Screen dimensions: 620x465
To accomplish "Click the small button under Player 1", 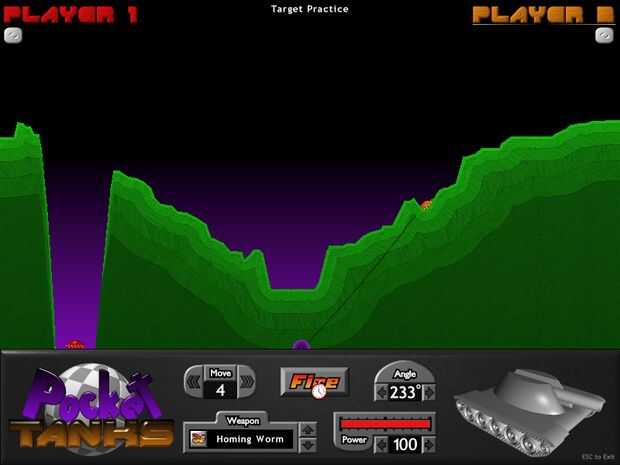I will coord(14,34).
